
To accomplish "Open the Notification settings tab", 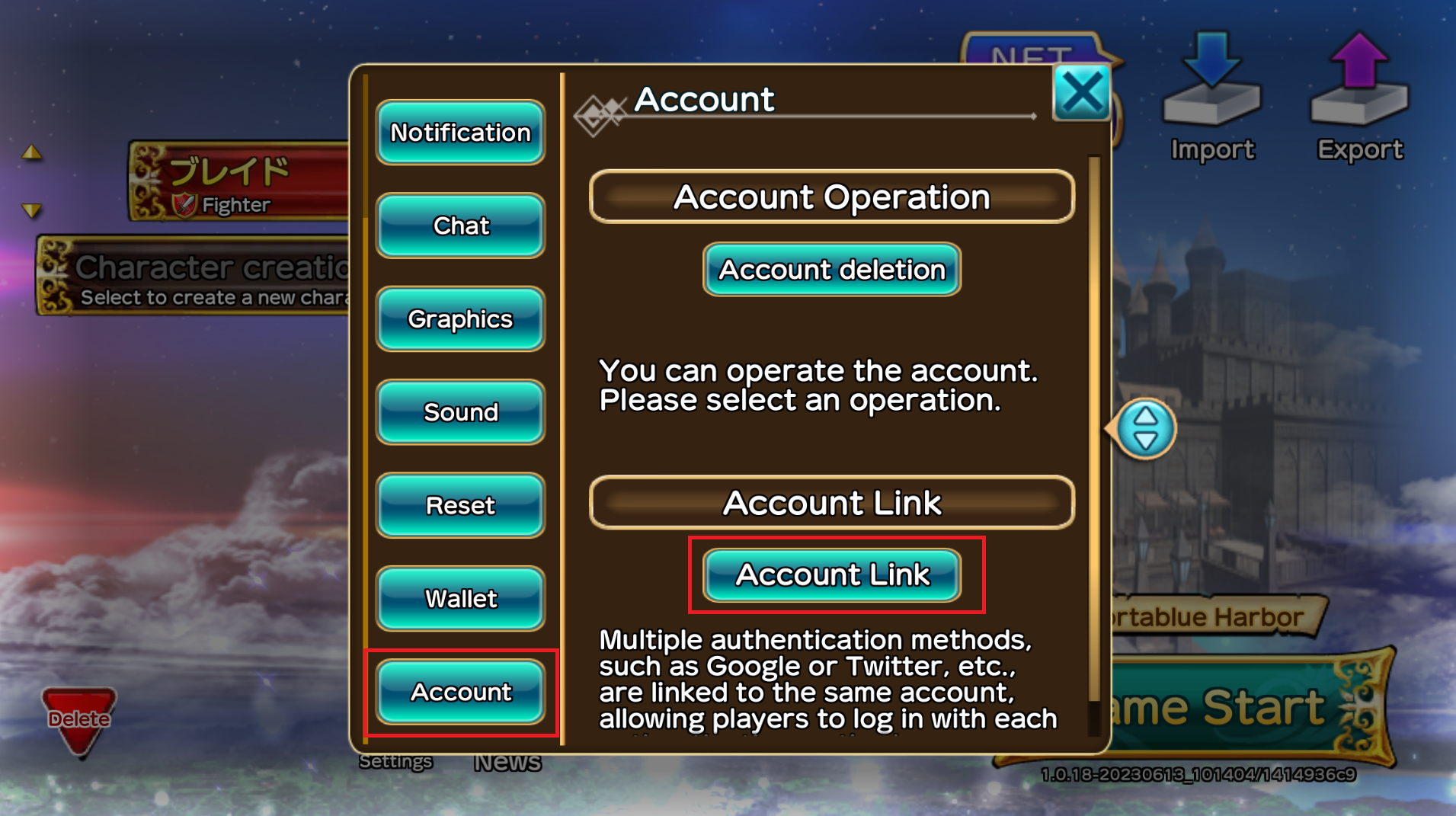I will pyautogui.click(x=460, y=133).
